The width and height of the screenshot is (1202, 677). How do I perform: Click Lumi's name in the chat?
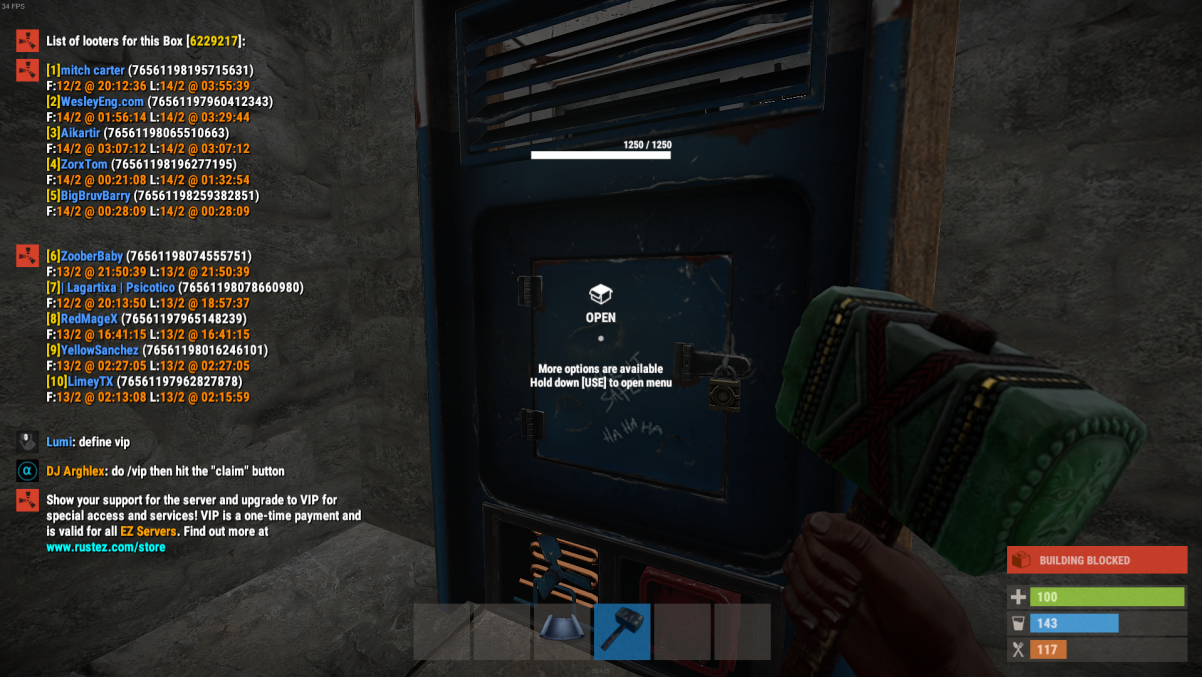tap(60, 442)
